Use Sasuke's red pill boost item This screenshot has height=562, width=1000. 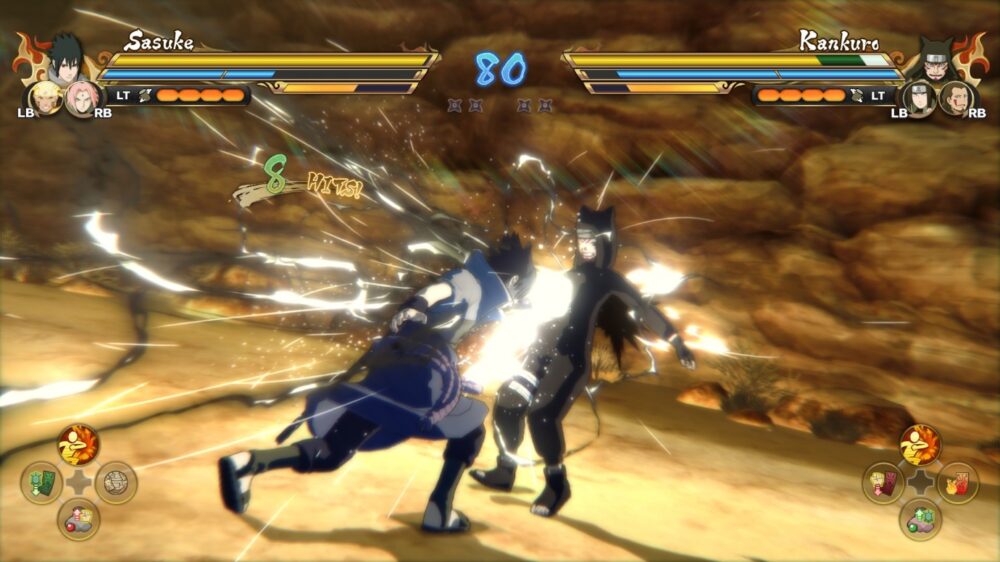tap(78, 519)
